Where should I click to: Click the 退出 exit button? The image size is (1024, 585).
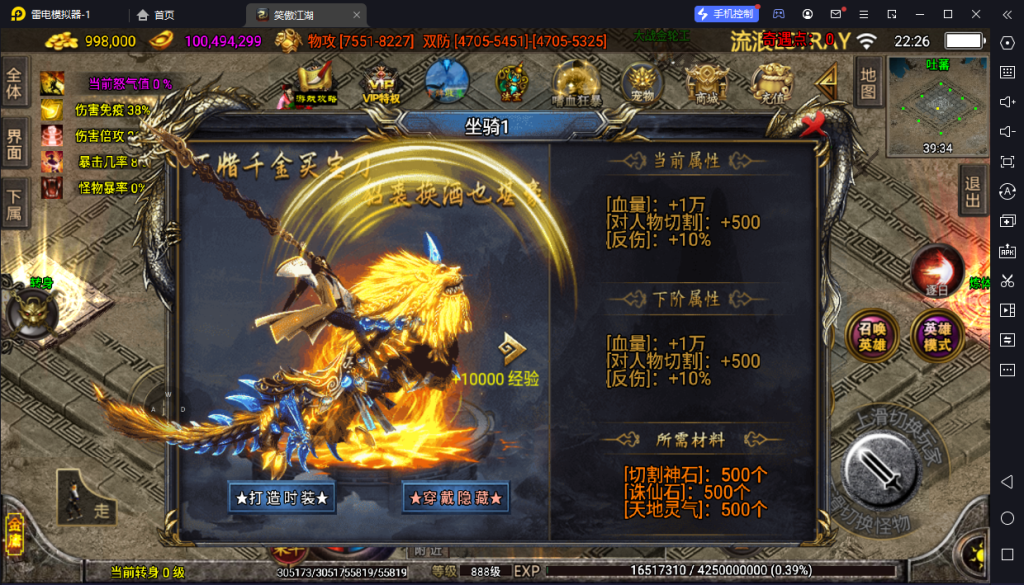(x=971, y=190)
